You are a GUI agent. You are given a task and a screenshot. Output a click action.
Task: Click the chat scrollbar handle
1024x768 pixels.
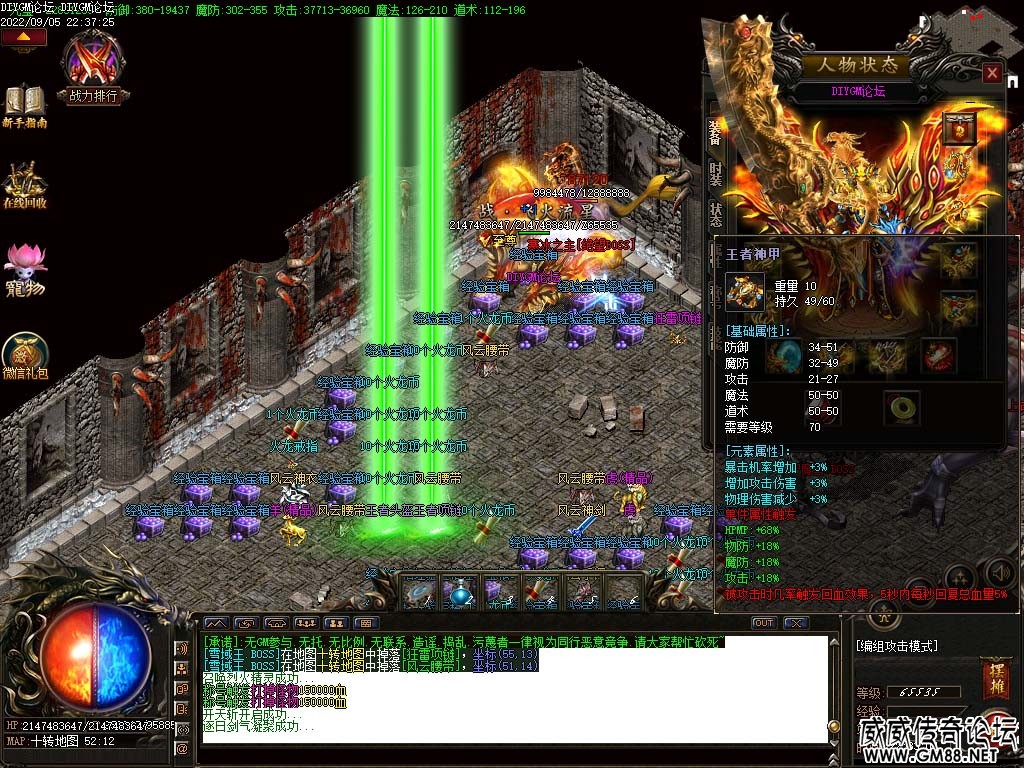833,727
